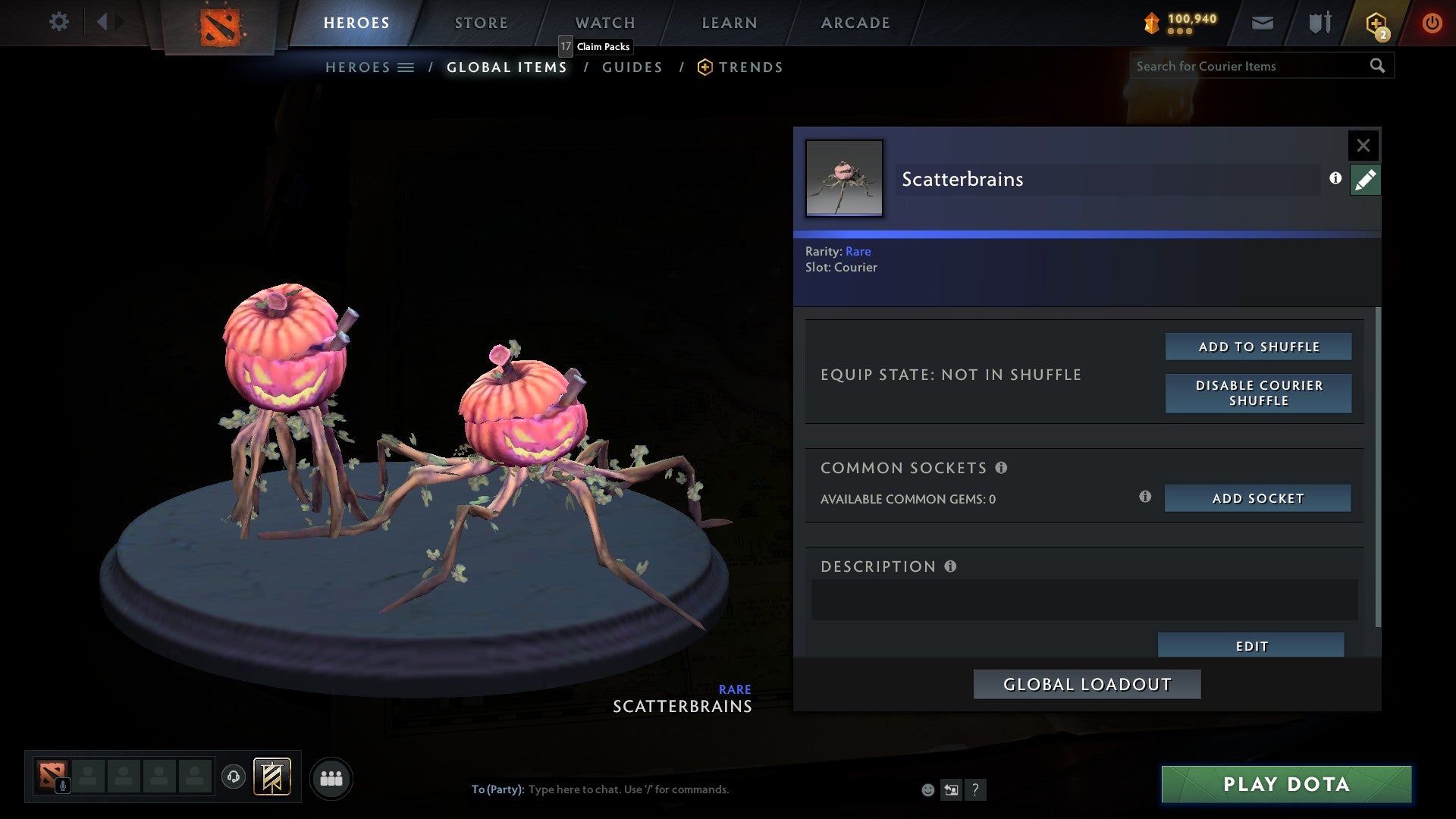Click Add To Shuffle for Scatterbrains
Image resolution: width=1456 pixels, height=819 pixels.
[1258, 346]
